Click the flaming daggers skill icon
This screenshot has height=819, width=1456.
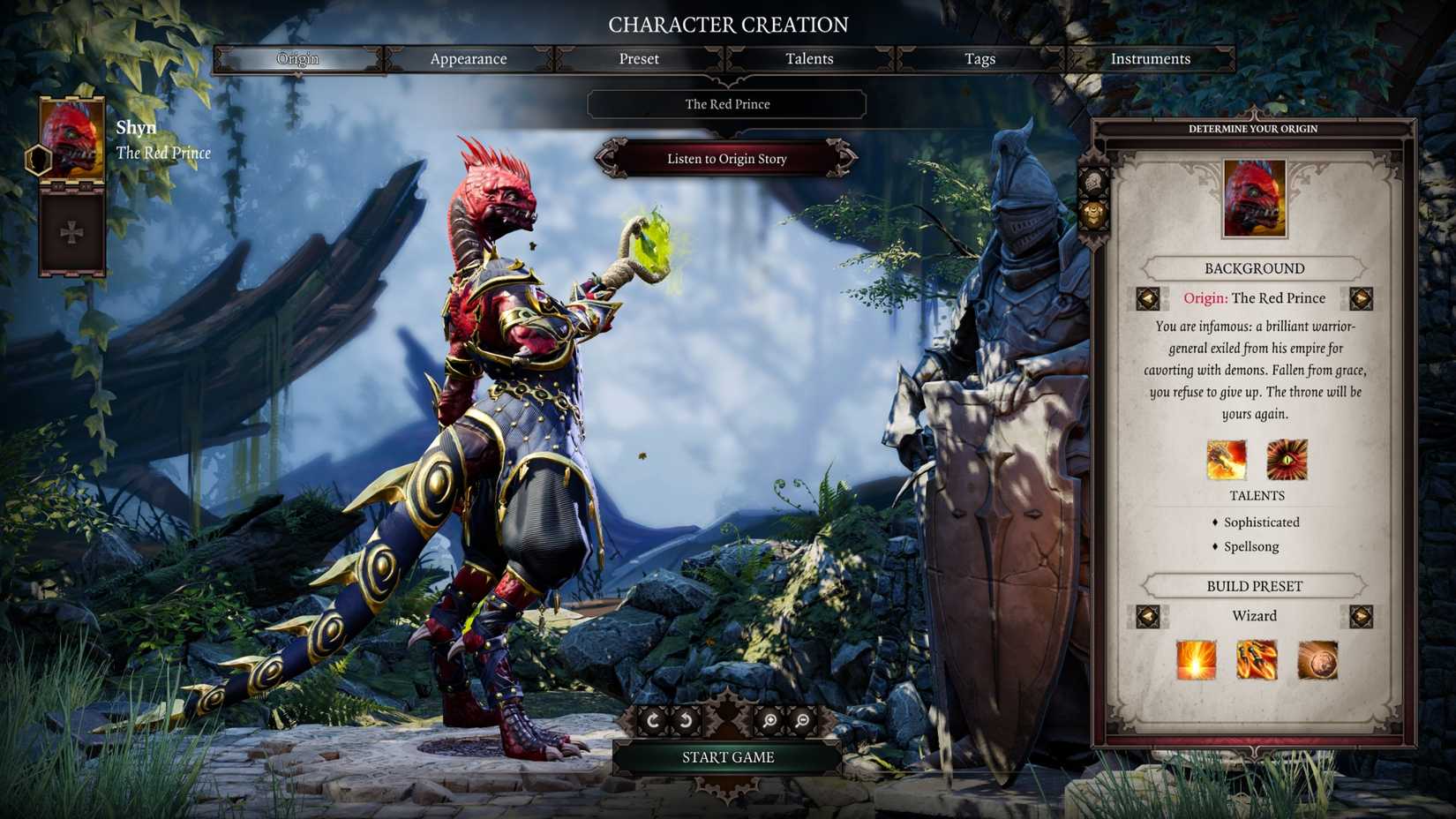coord(1255,661)
